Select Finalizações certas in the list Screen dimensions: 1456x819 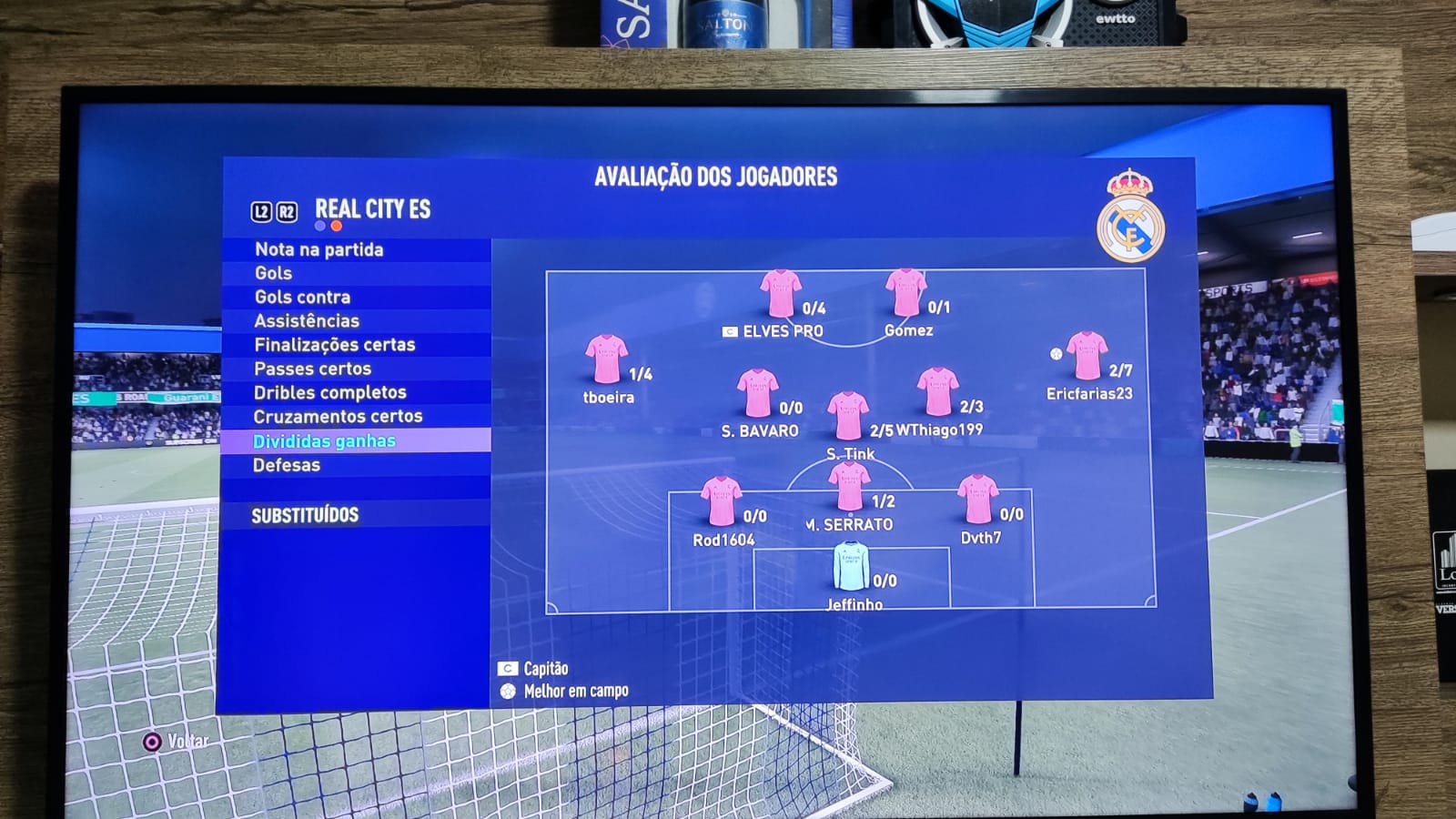pos(334,345)
